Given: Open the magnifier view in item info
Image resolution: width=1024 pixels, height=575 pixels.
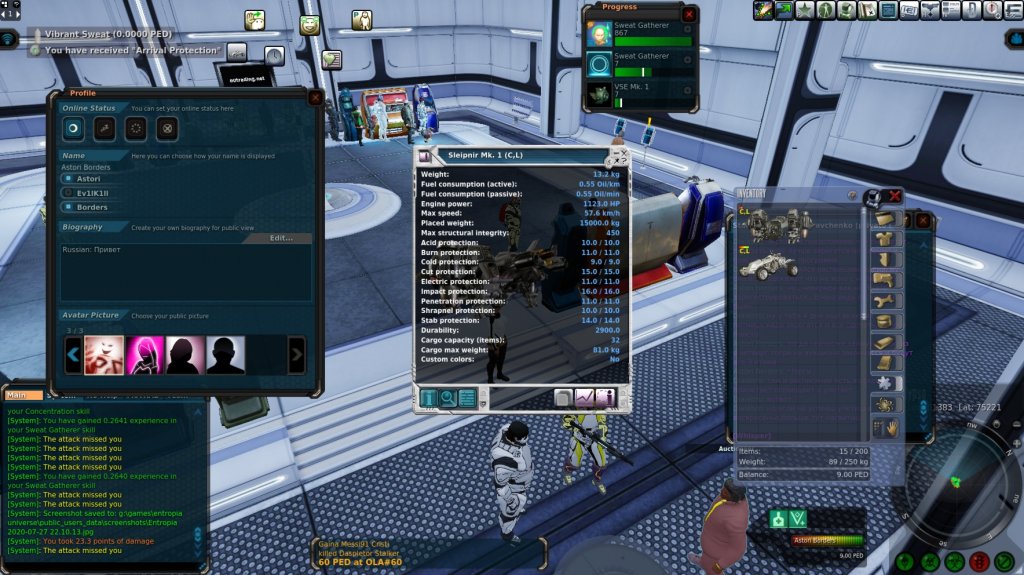Looking at the screenshot, I should (x=448, y=398).
